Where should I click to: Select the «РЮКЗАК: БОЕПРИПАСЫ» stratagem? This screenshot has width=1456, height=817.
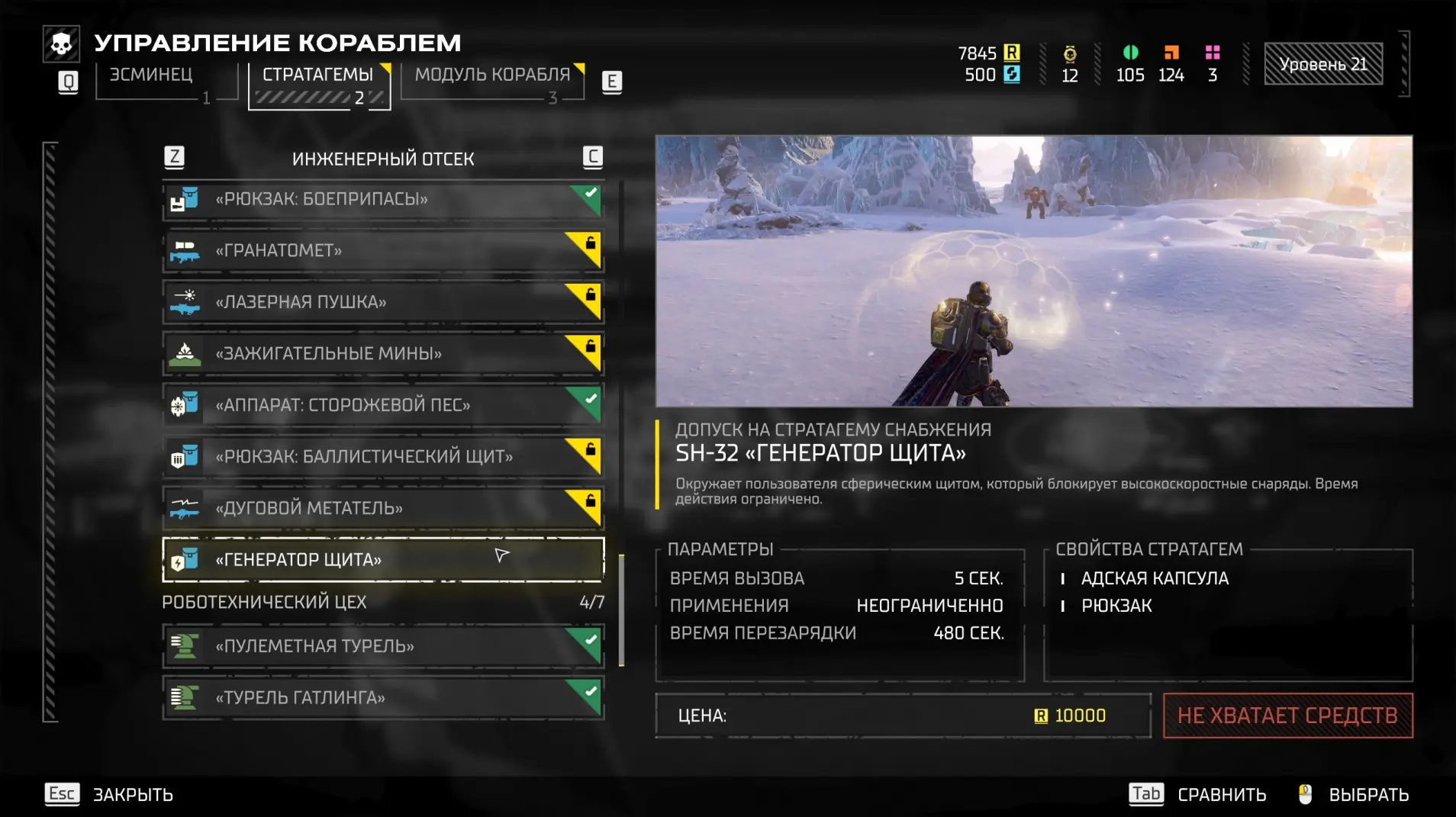[x=382, y=200]
